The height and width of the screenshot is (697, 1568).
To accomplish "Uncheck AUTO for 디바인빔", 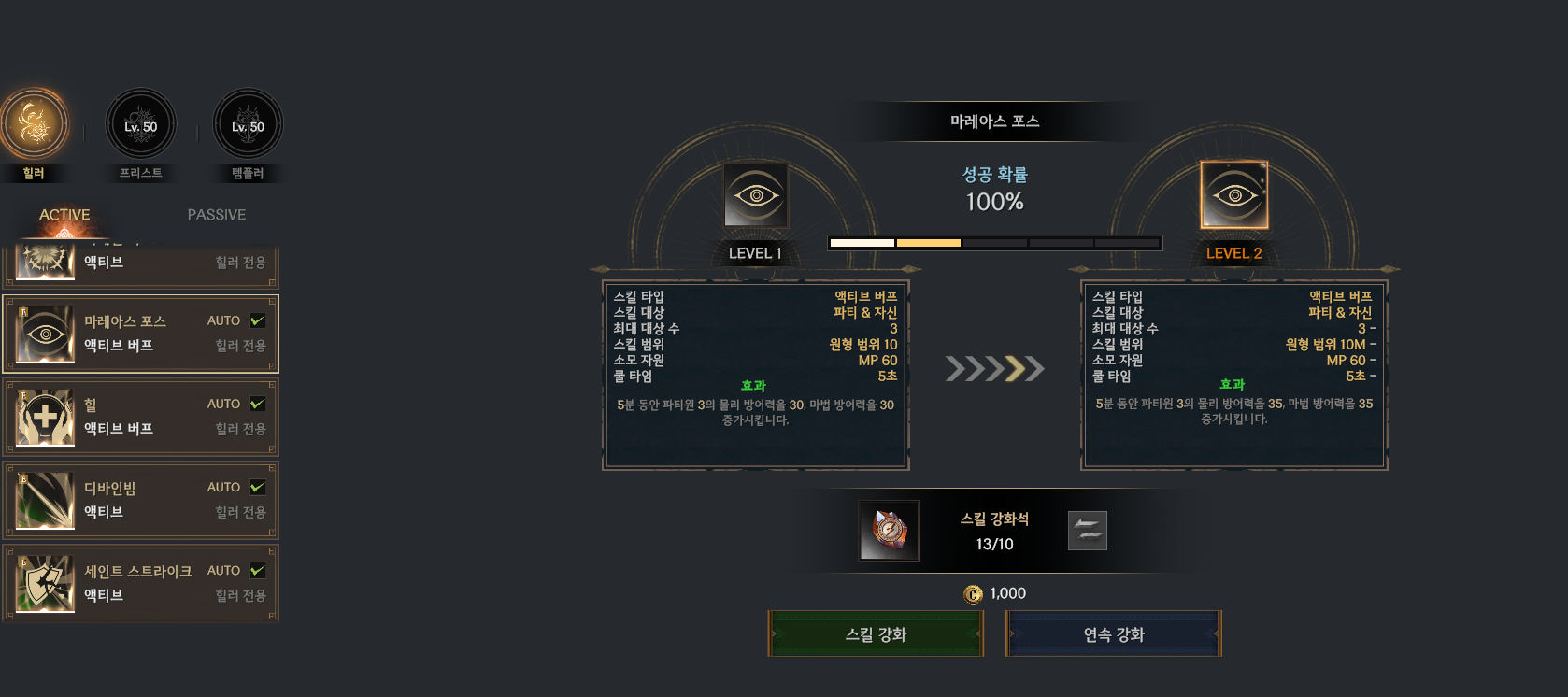I will (x=258, y=487).
